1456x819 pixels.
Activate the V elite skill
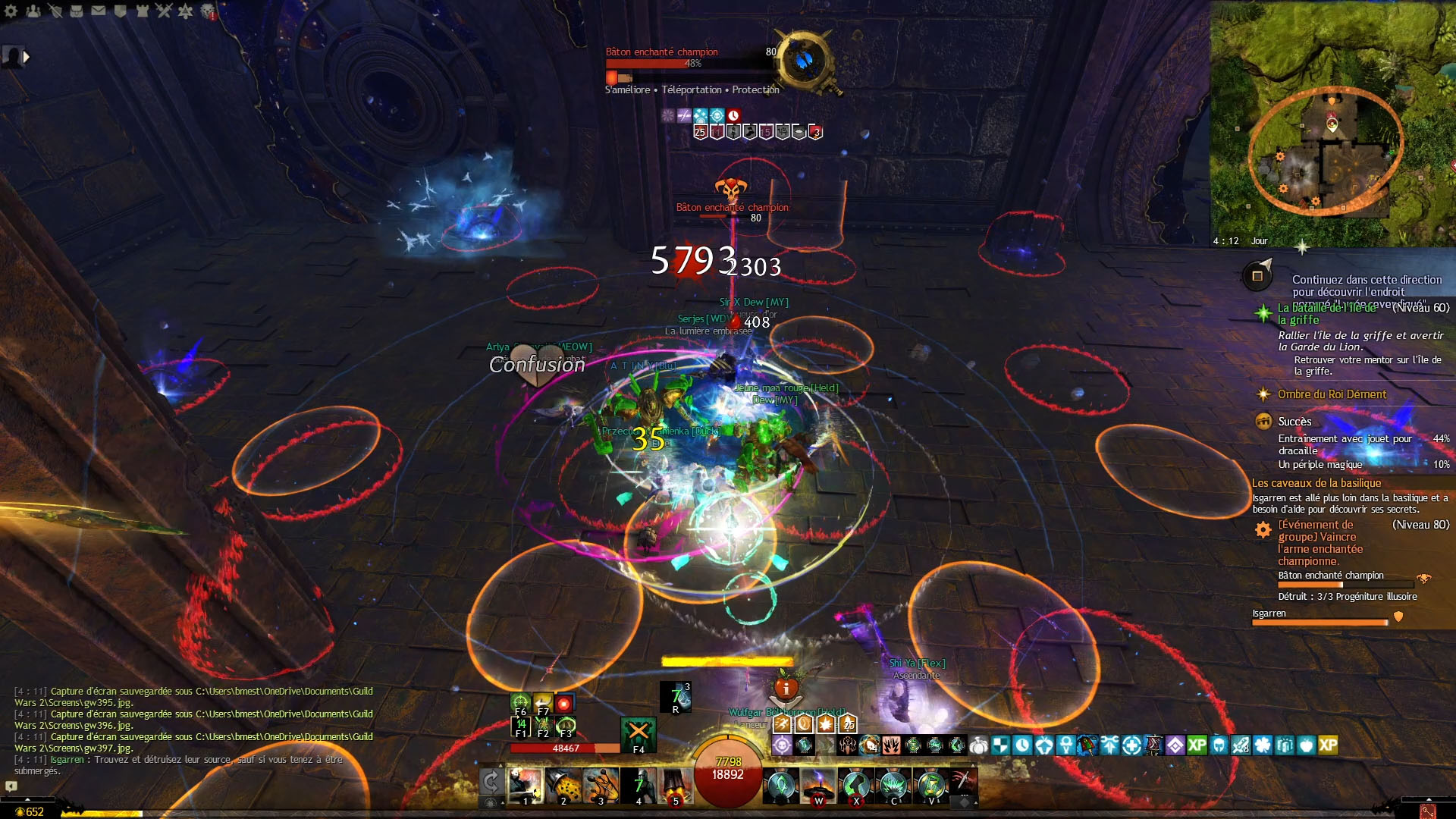pyautogui.click(x=931, y=786)
